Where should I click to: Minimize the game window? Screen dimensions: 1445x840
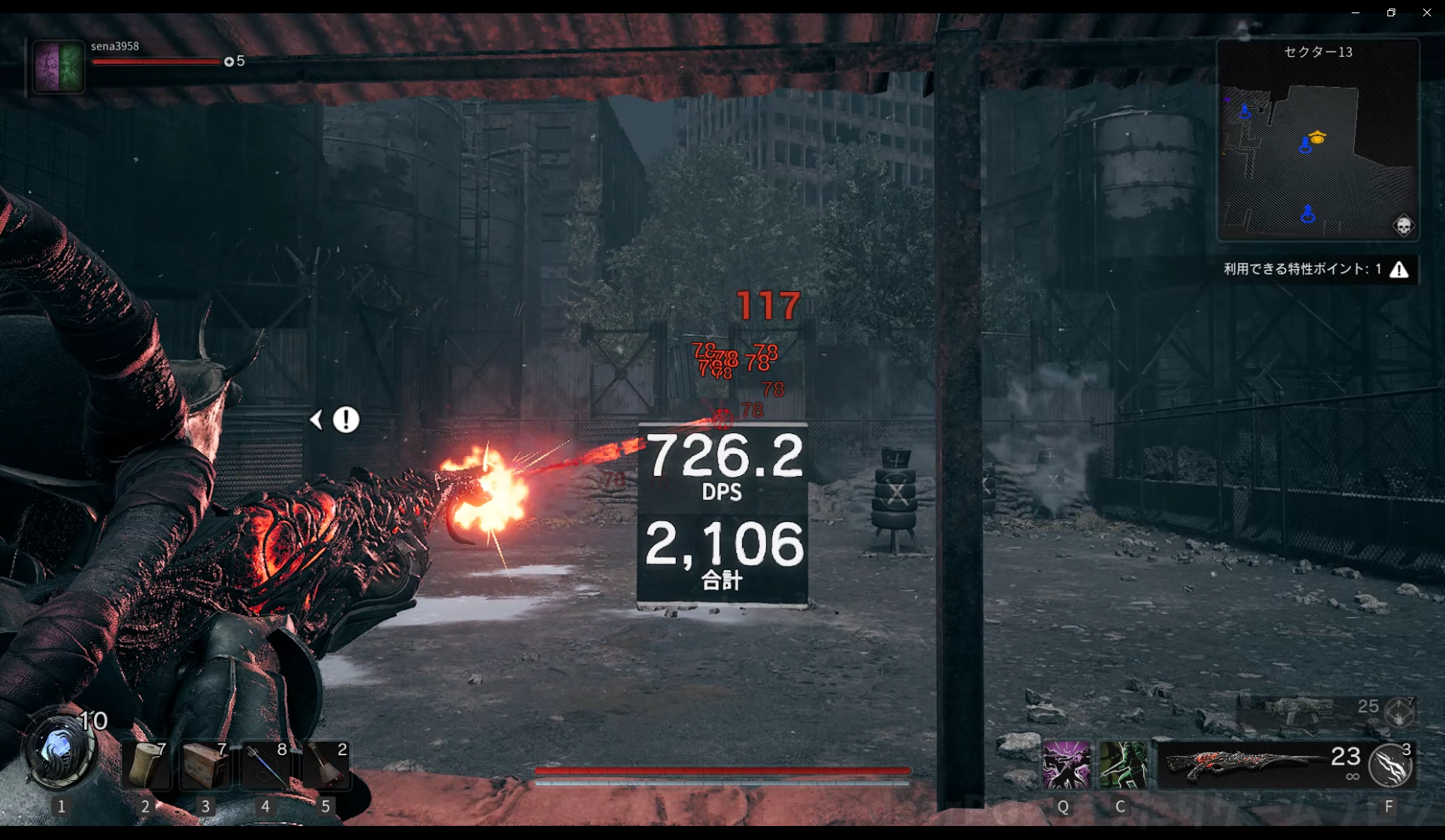click(x=1356, y=12)
